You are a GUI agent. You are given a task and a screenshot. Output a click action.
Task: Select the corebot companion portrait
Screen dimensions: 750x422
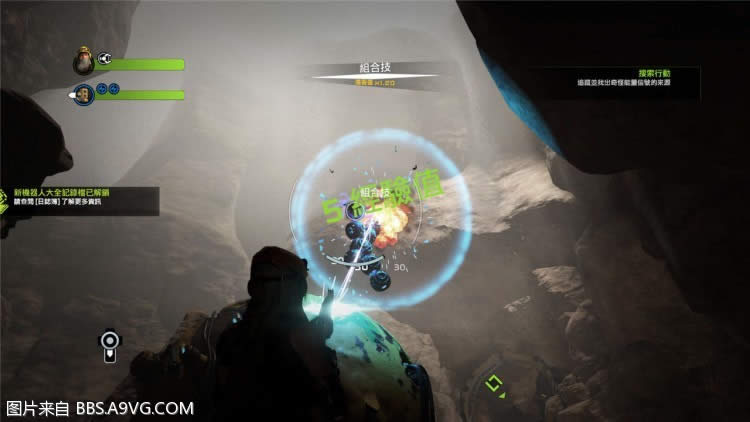[84, 94]
